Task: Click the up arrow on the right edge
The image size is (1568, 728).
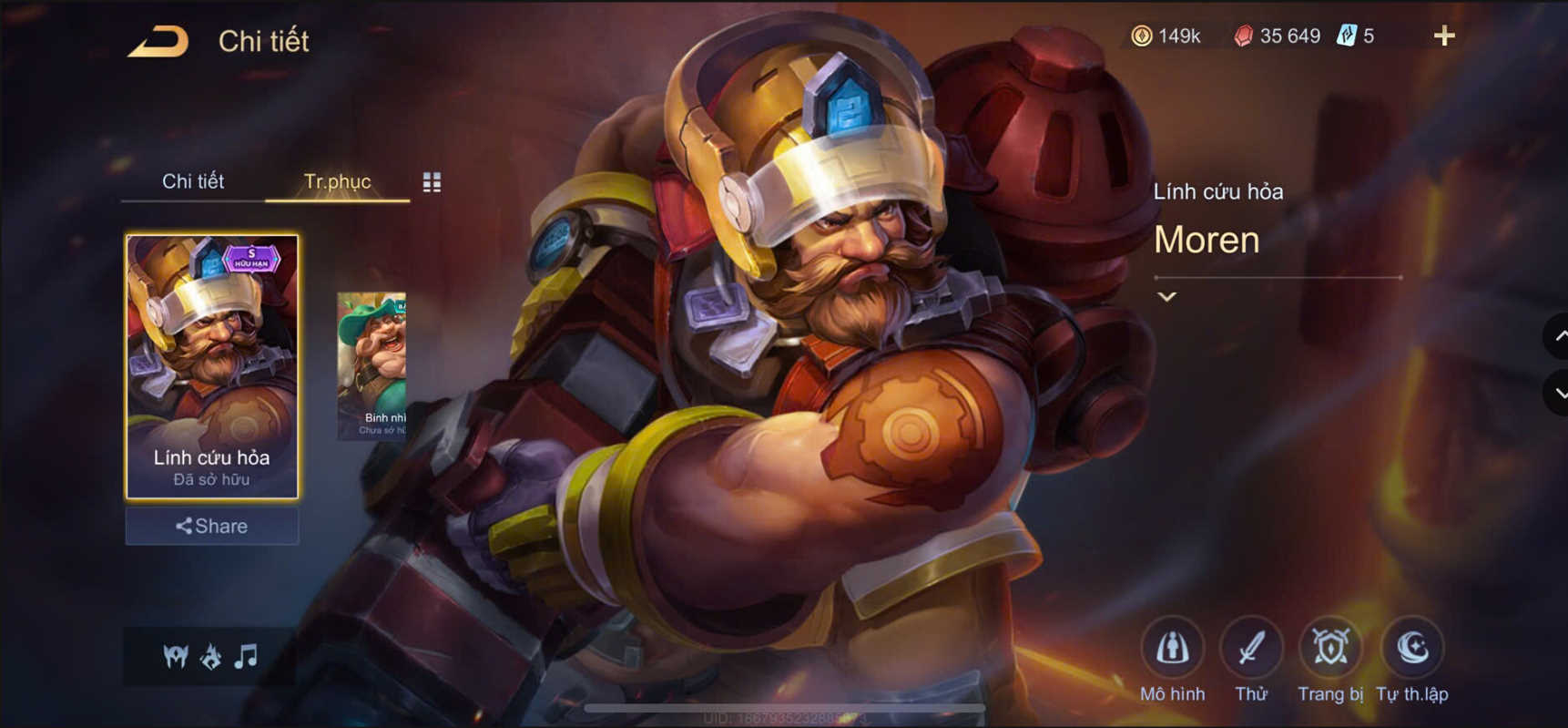Action: coord(1559,336)
